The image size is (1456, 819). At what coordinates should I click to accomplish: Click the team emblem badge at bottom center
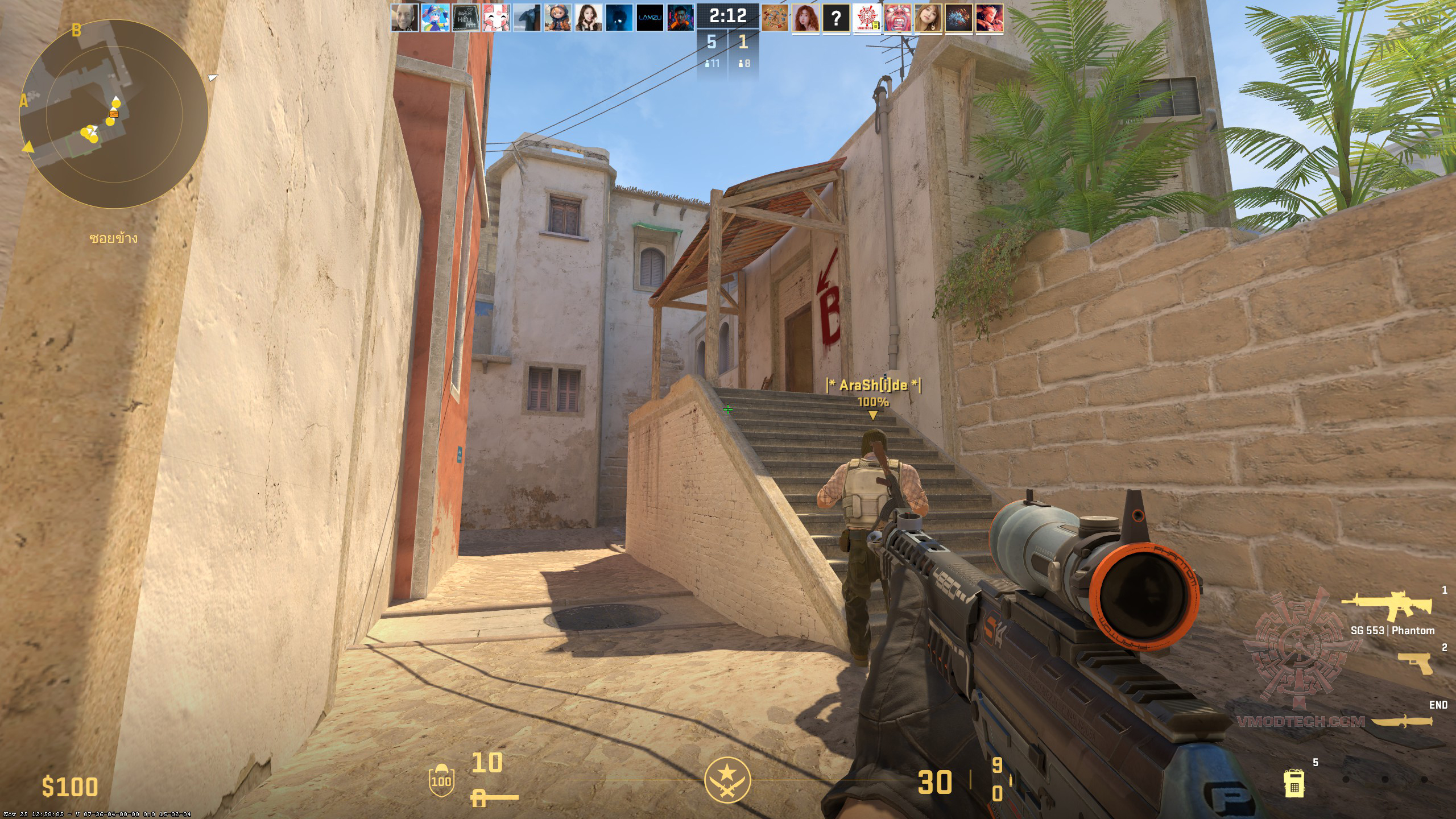click(727, 780)
